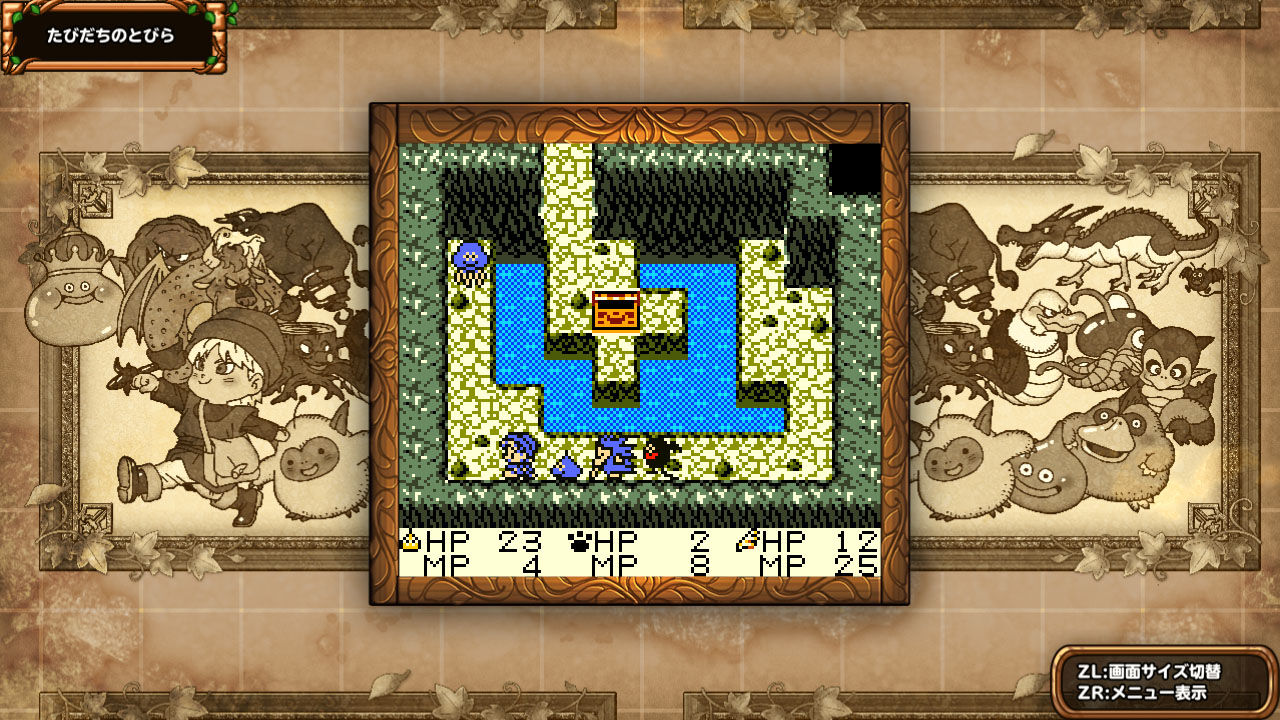
Task: Click the たびだちのとびら title banner
Action: [110, 33]
